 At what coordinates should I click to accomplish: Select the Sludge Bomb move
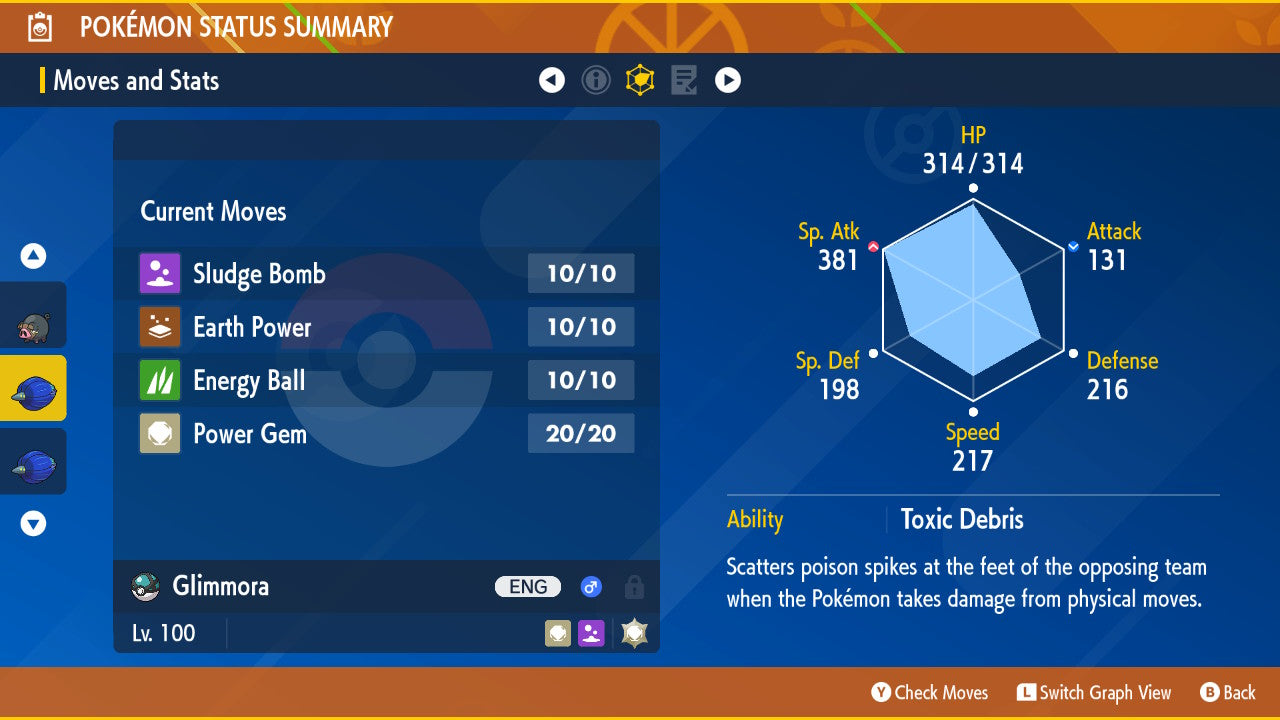pos(386,274)
